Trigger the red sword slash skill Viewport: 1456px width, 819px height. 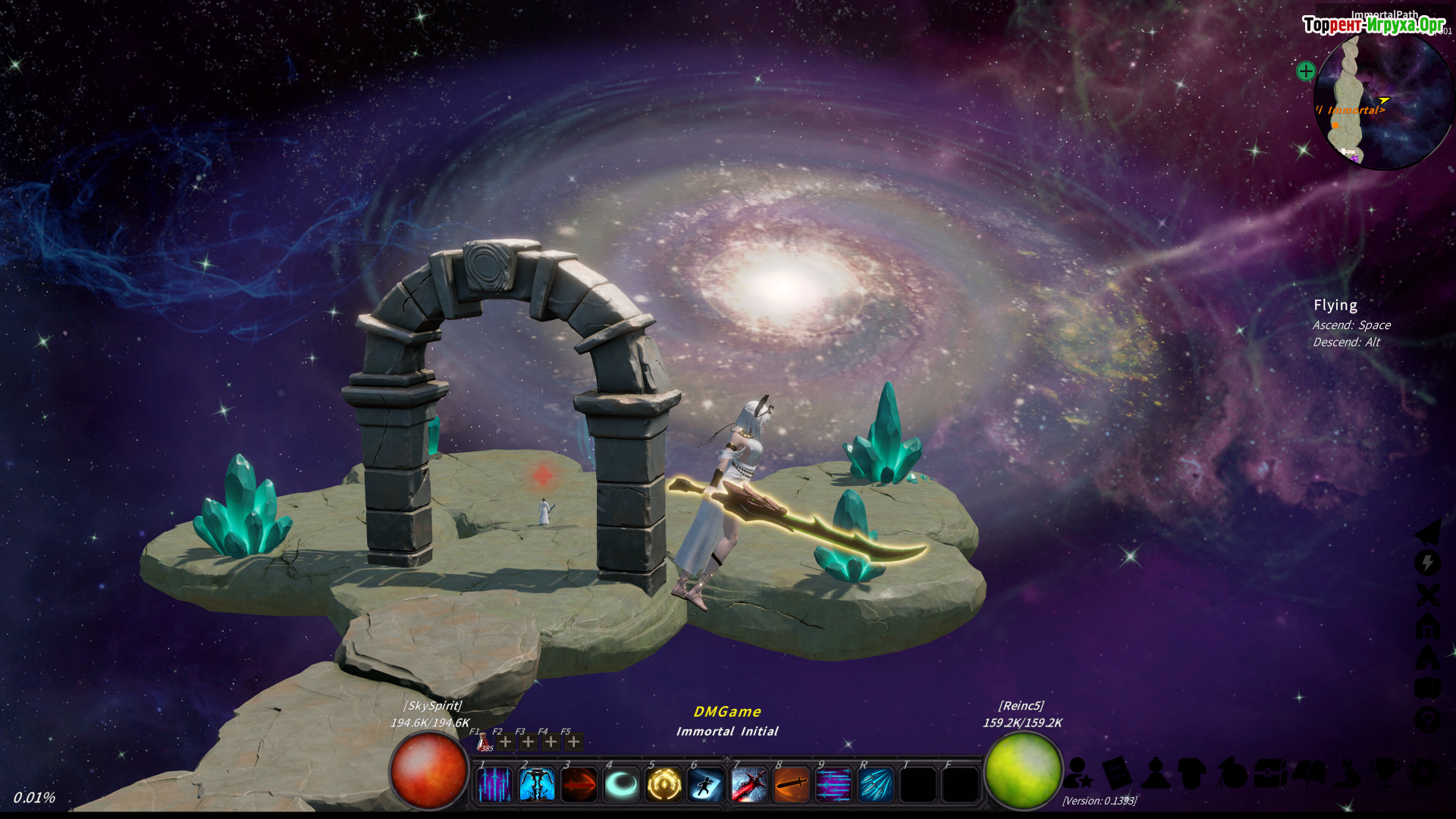[579, 785]
